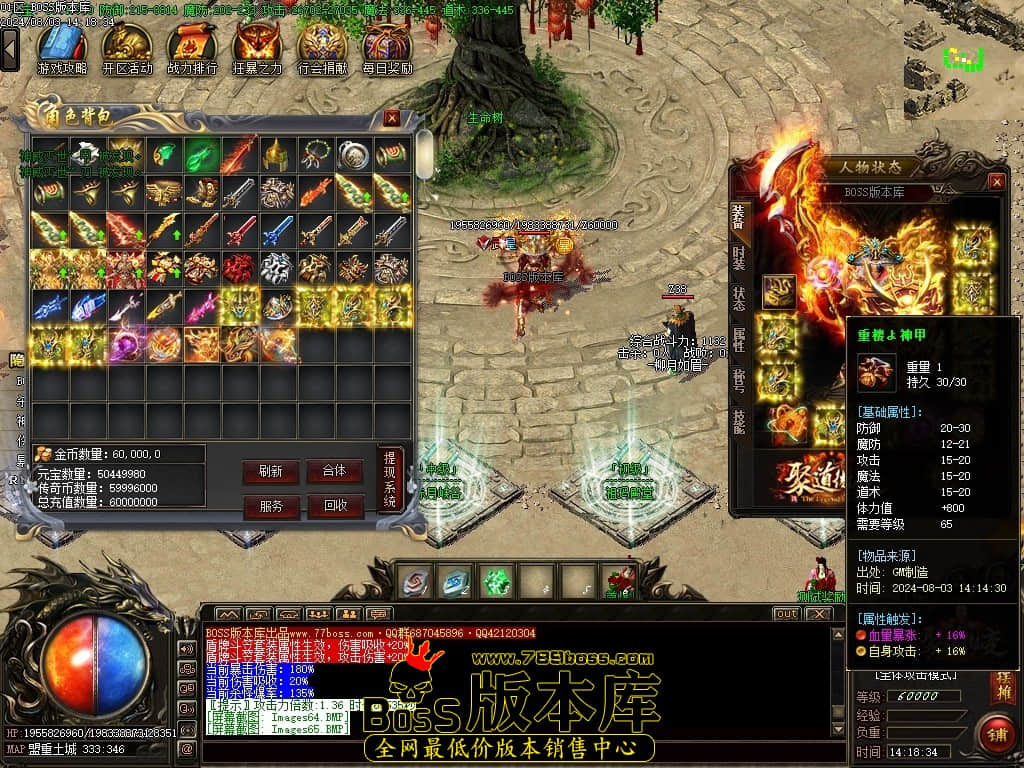Open the 行会捐献 guild donation icon
Viewport: 1024px width, 768px height.
[x=322, y=47]
